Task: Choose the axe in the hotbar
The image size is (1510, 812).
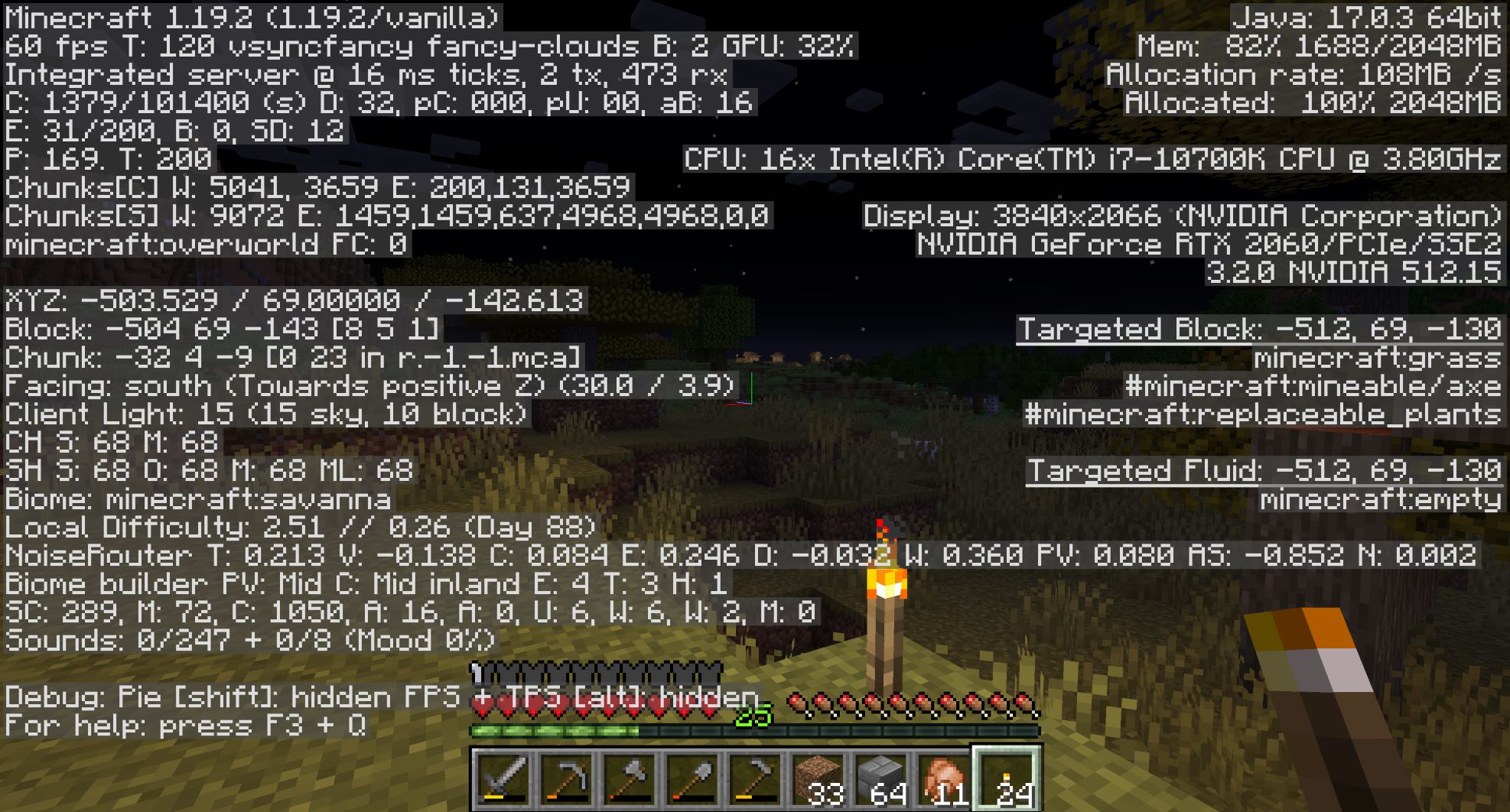Action: [628, 780]
